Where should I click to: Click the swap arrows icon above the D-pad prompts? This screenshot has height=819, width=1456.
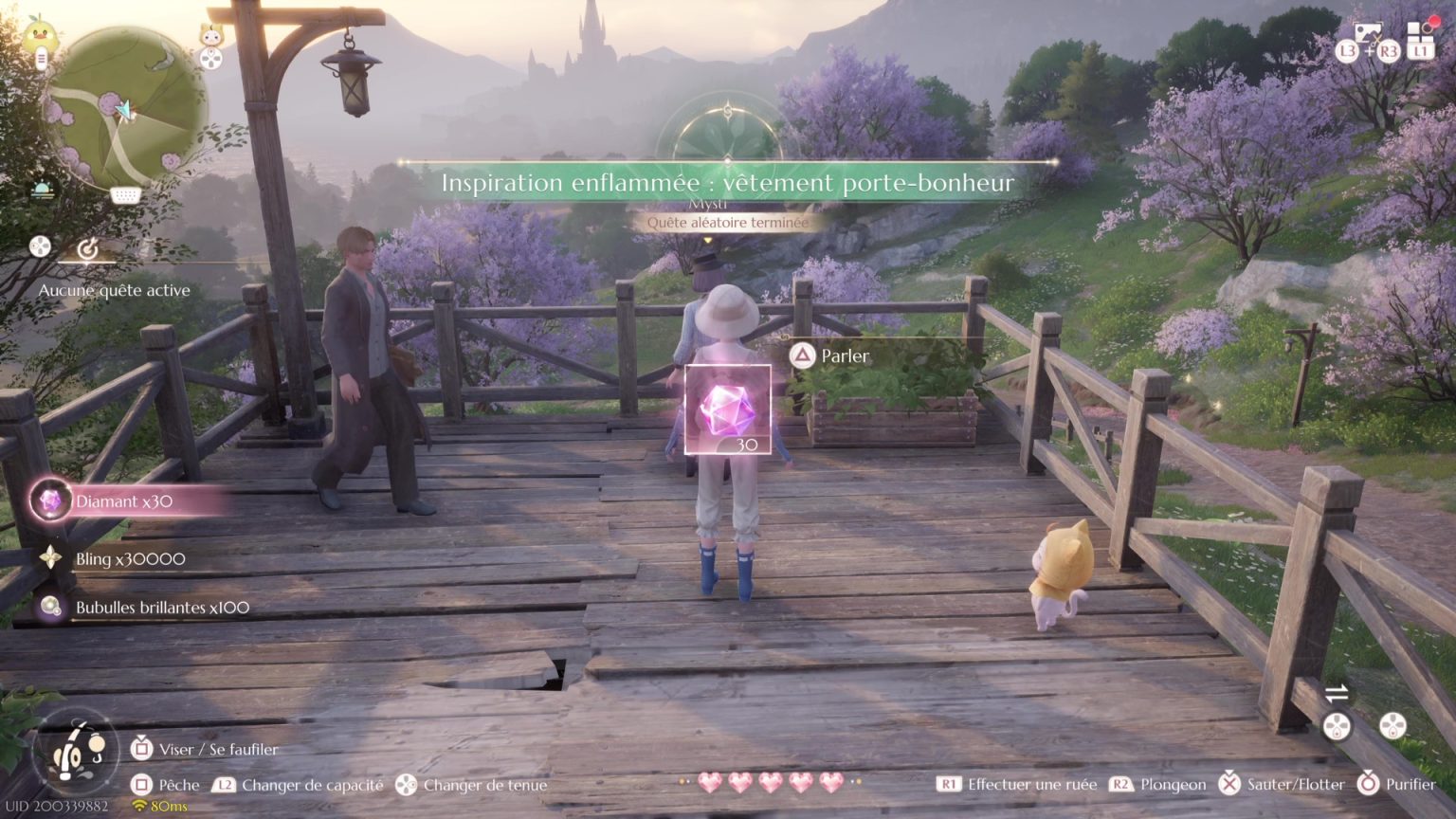click(1337, 692)
